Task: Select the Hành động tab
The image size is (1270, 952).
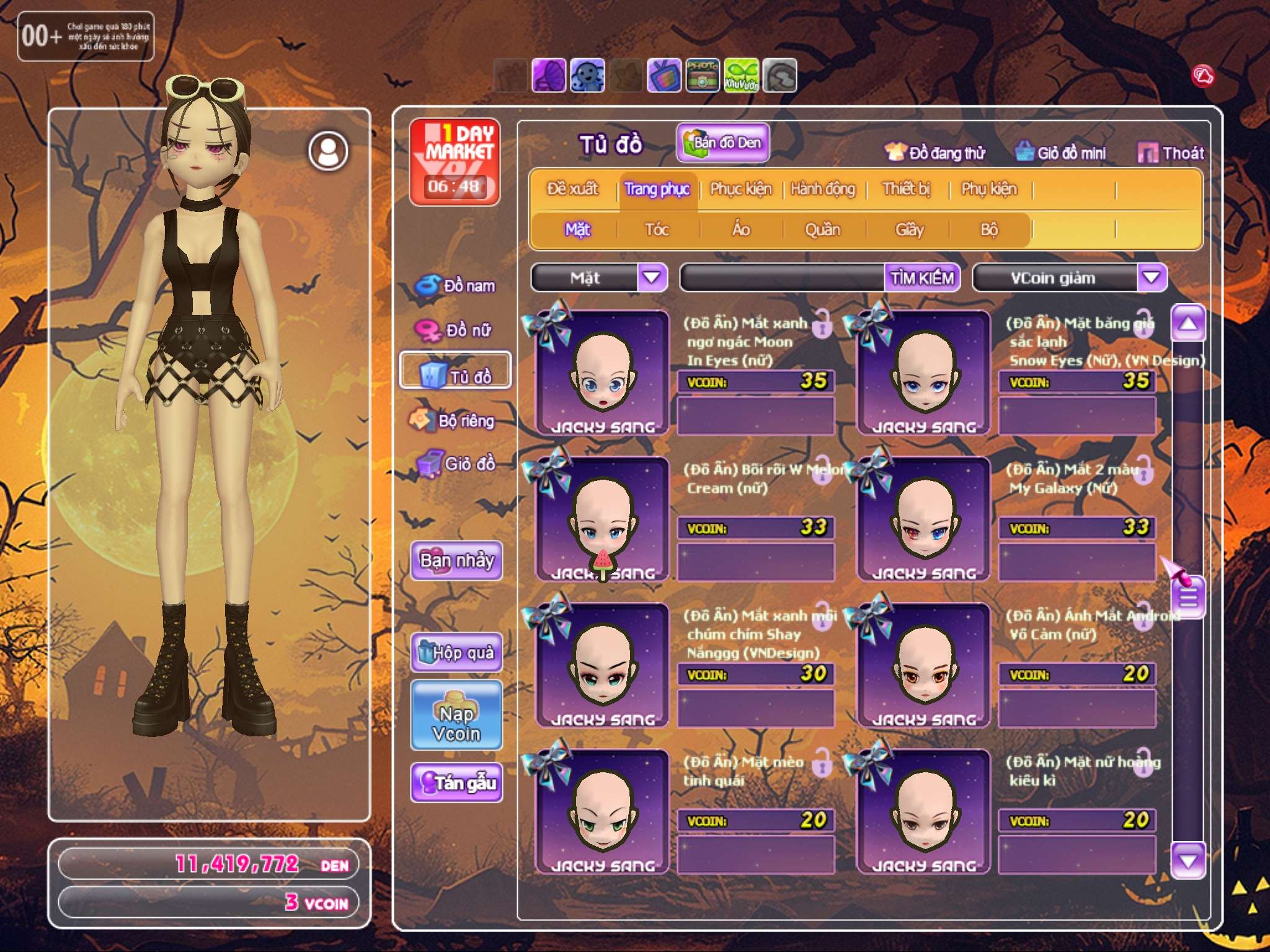Action: pos(823,189)
